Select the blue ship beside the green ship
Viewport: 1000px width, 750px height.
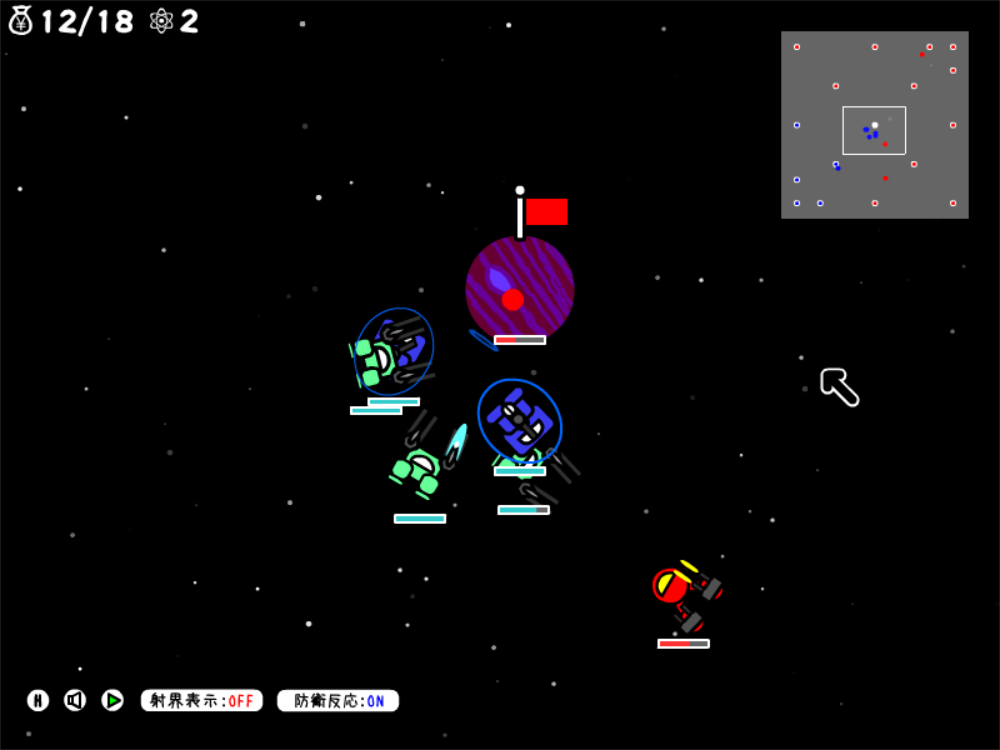[x=406, y=348]
